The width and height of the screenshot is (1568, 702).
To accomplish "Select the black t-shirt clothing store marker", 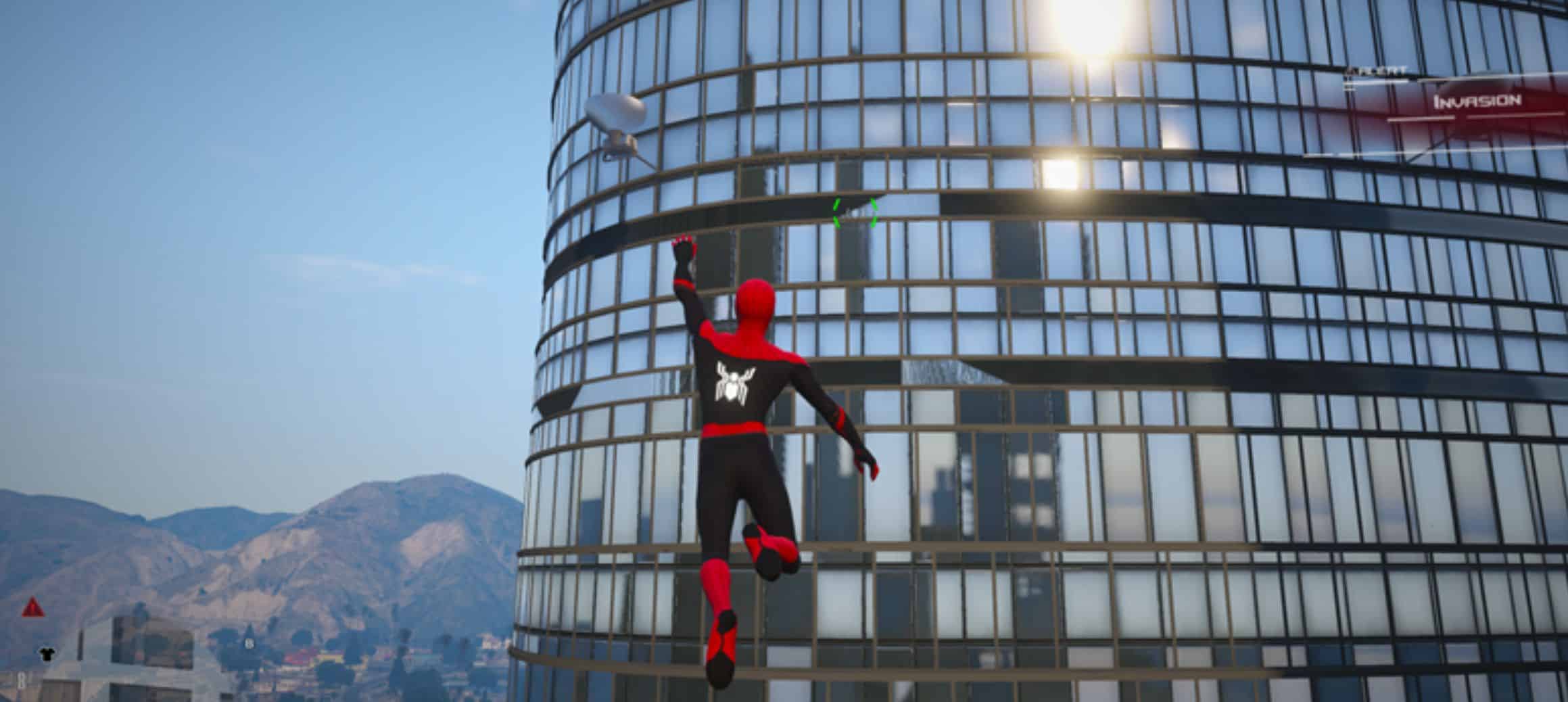I will 47,653.
